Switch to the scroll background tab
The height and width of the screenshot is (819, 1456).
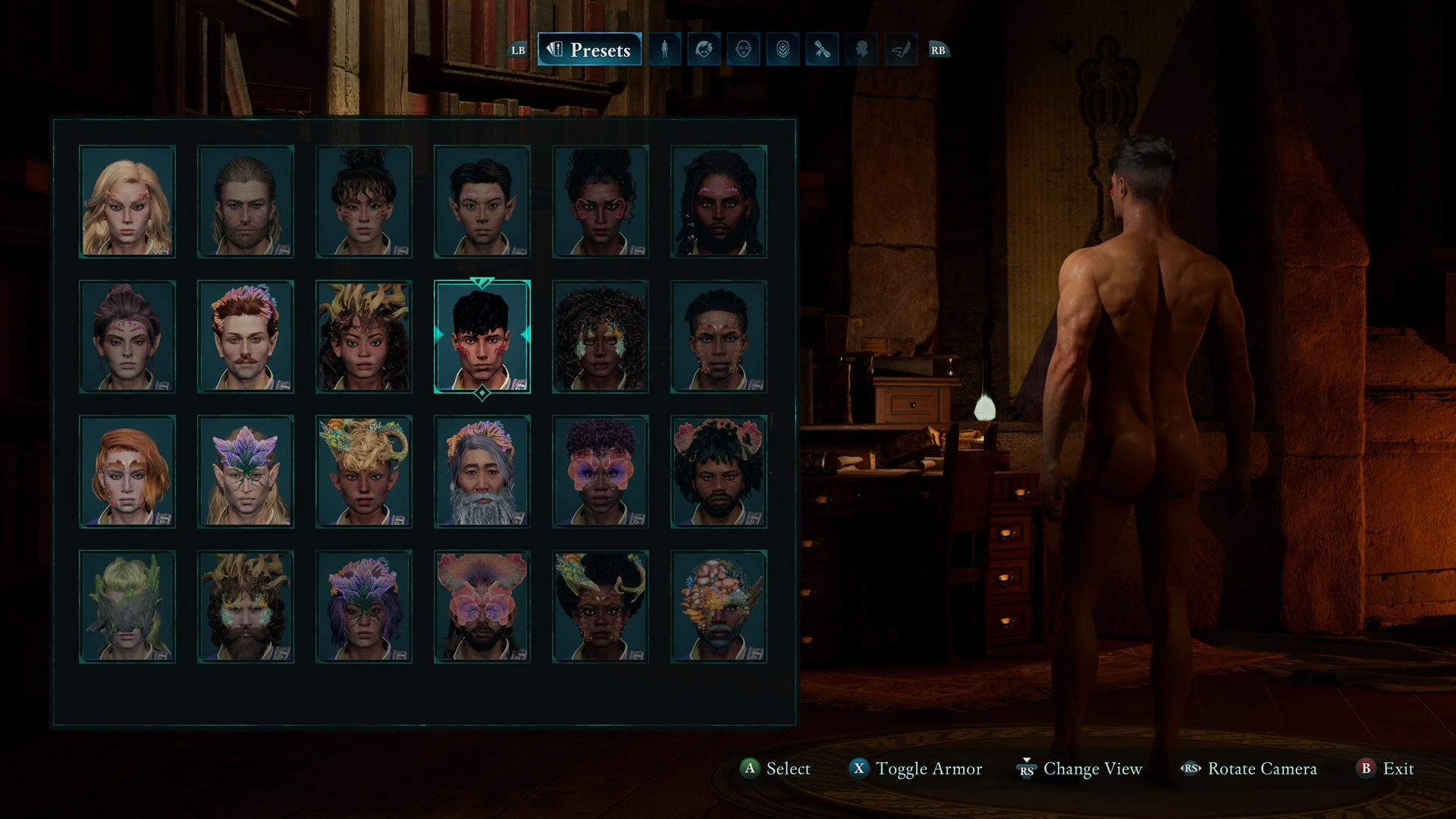click(822, 50)
